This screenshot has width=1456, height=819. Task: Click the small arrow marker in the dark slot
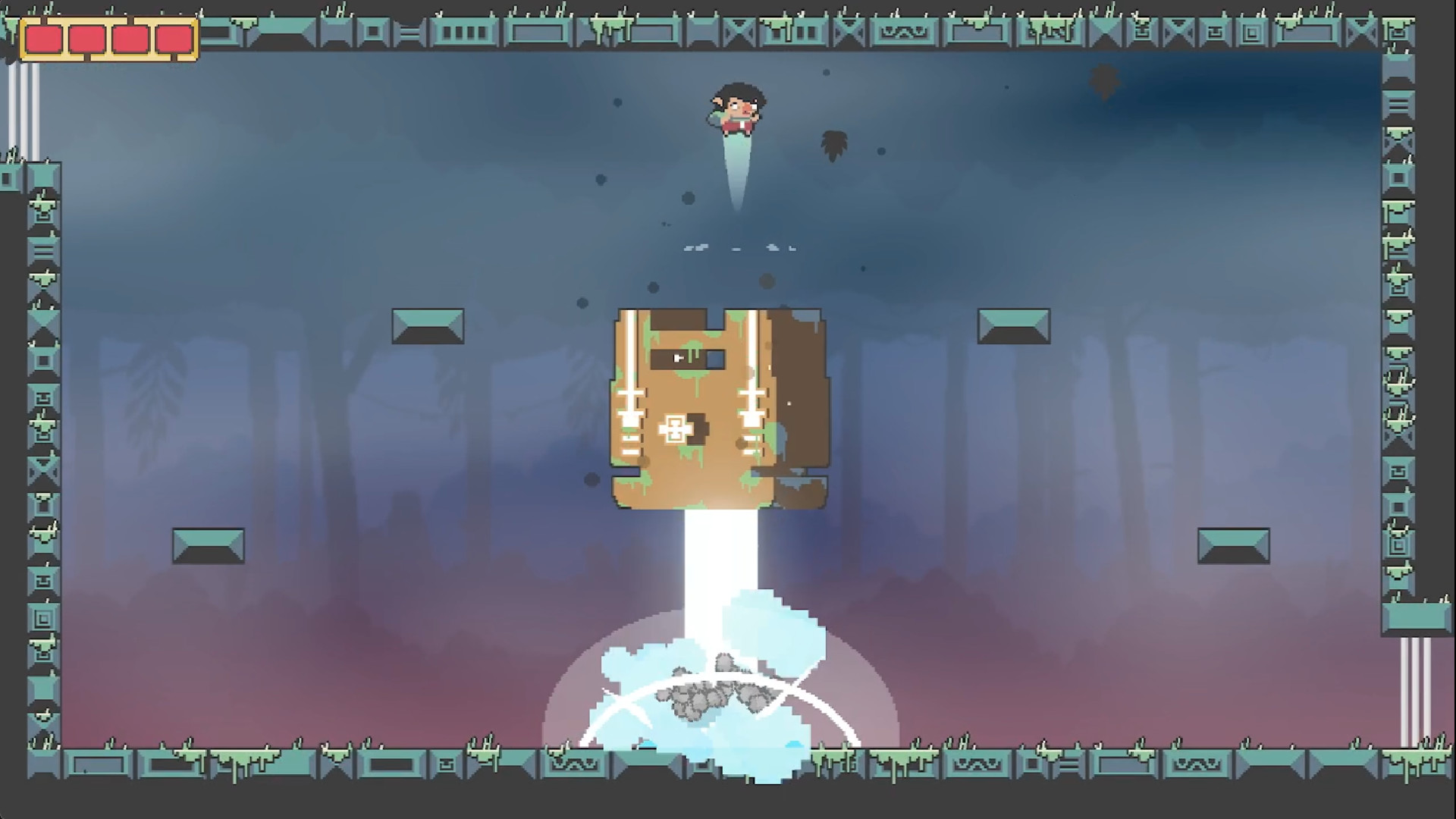[677, 357]
